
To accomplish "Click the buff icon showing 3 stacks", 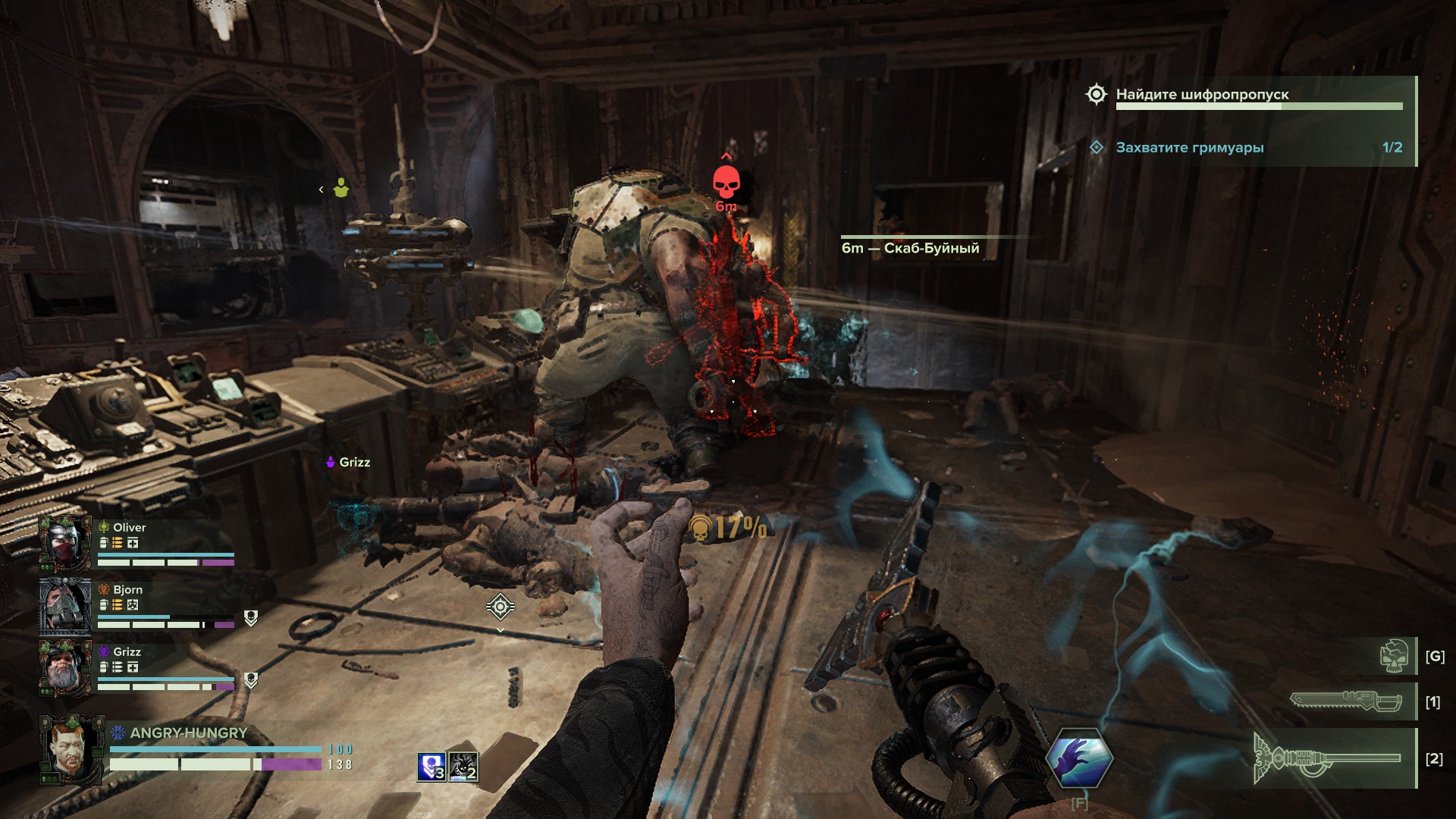I will pos(431,767).
